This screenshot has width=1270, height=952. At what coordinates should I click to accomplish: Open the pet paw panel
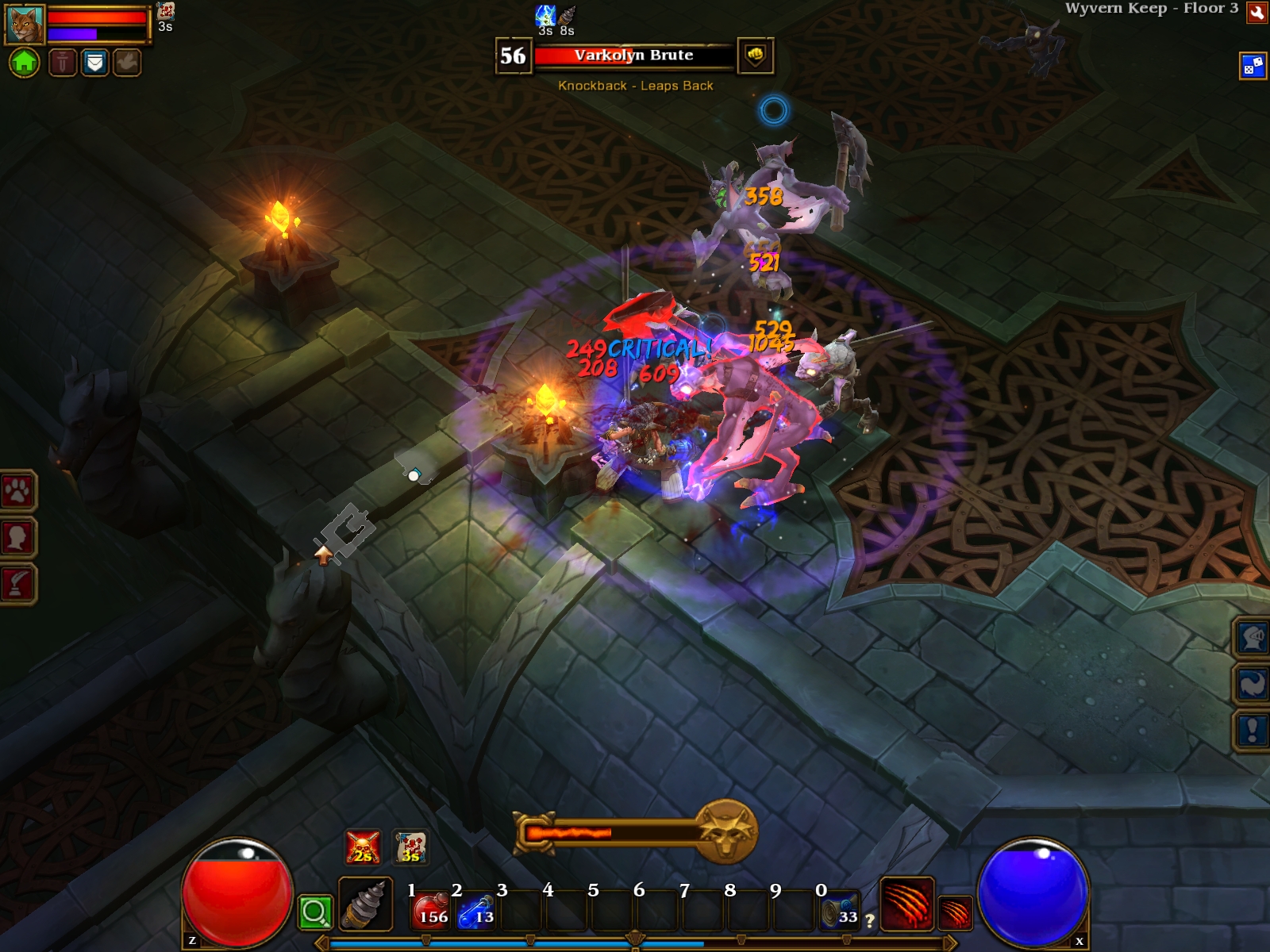click(x=17, y=492)
